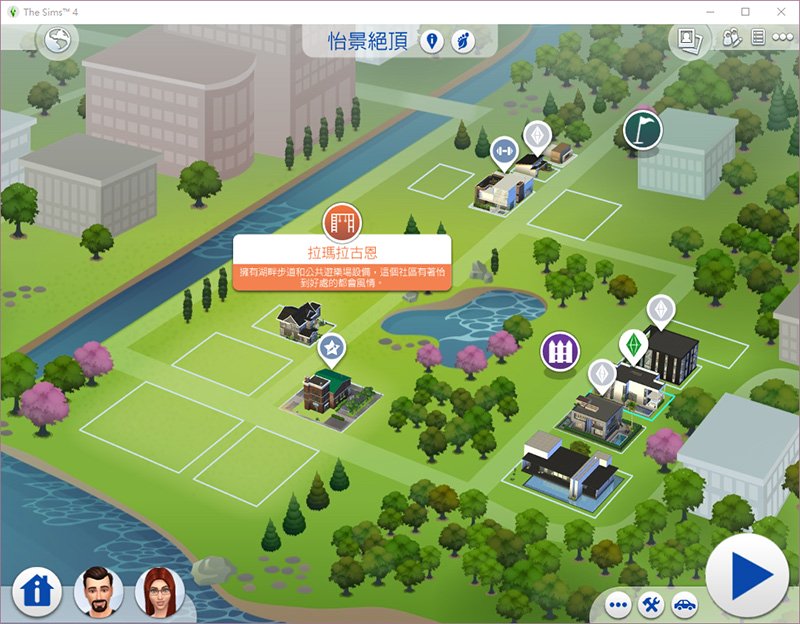Click the neighborhood info pin icon
This screenshot has width=800, height=624.
coord(433,41)
